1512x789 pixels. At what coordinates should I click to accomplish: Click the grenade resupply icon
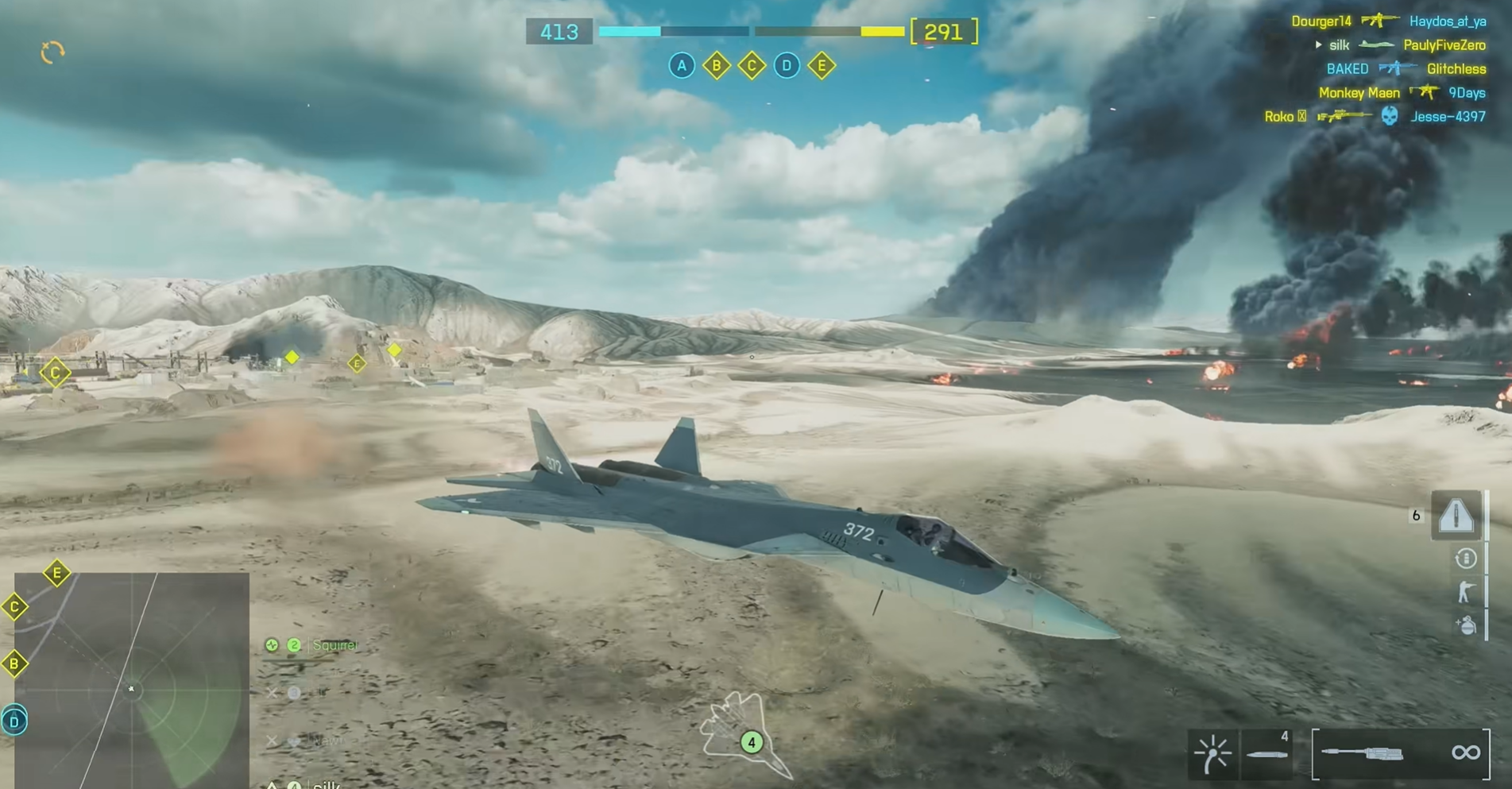point(1467,626)
